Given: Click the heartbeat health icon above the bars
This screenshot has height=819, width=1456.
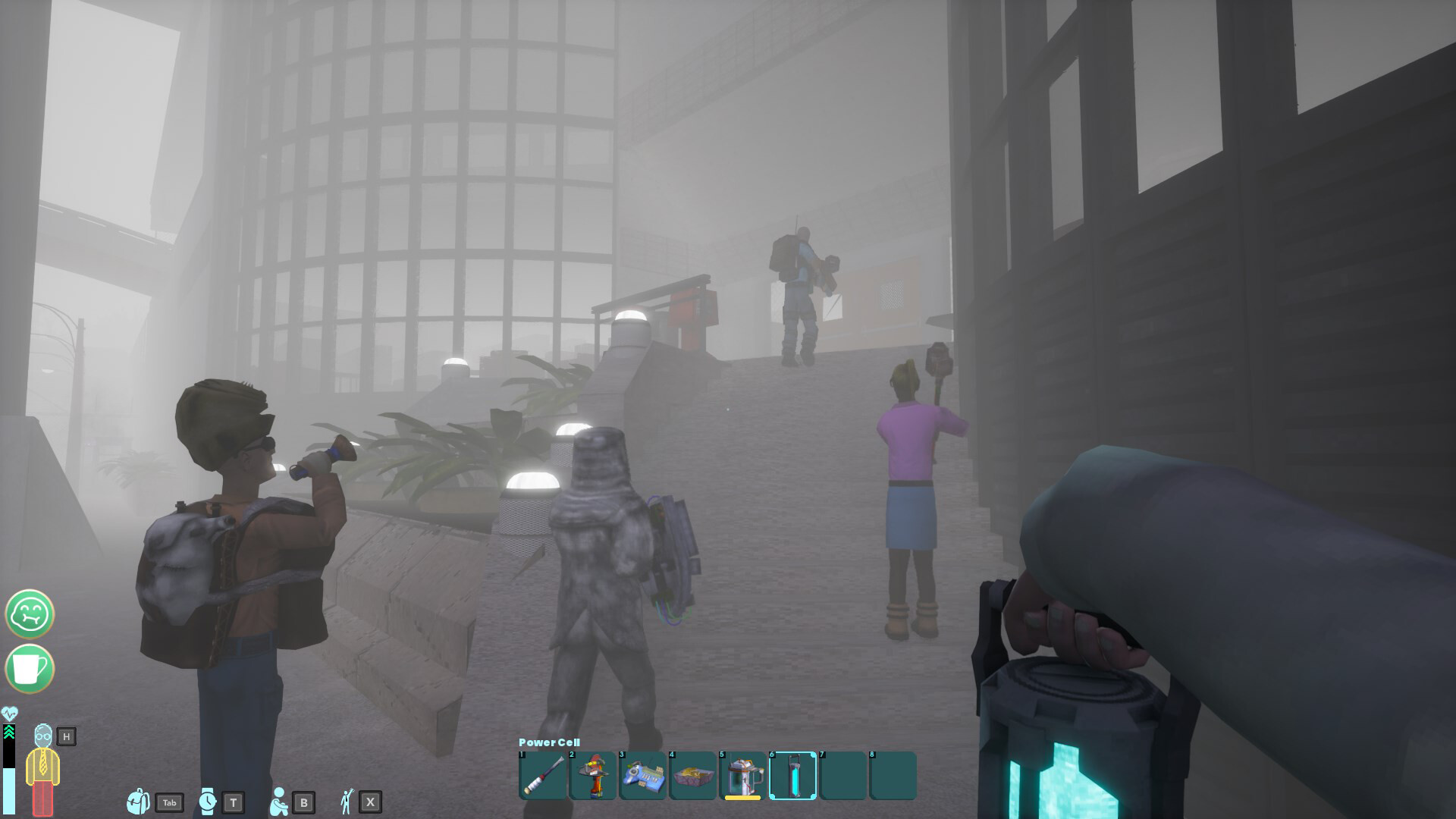Looking at the screenshot, I should point(11,711).
